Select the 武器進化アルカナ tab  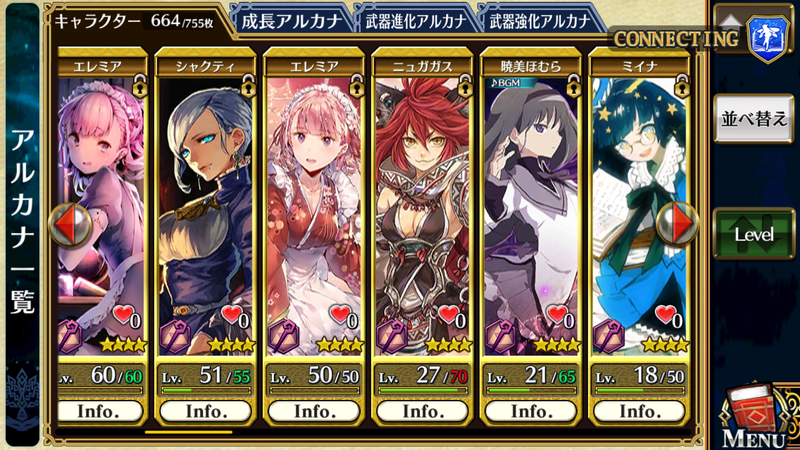[413, 20]
